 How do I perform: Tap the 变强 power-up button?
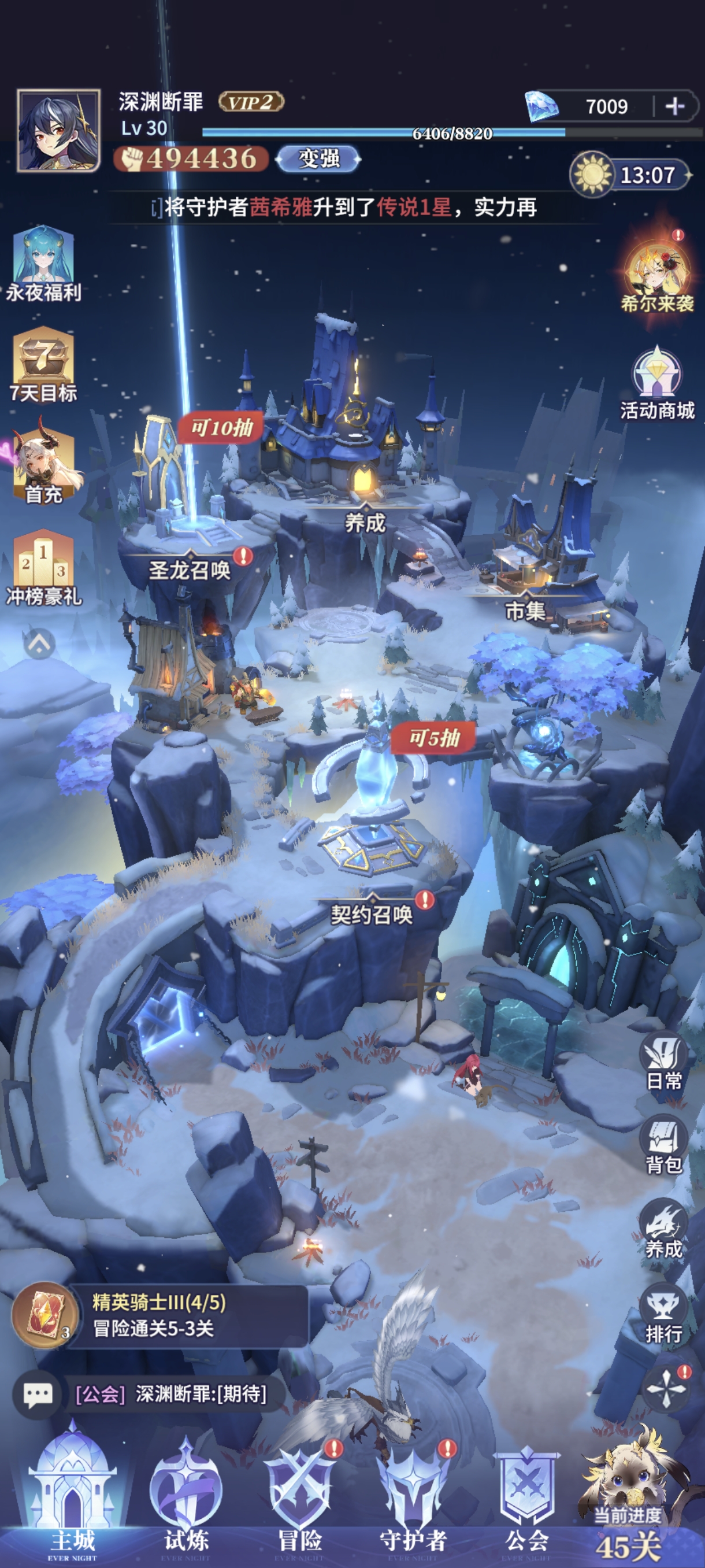pos(318,159)
